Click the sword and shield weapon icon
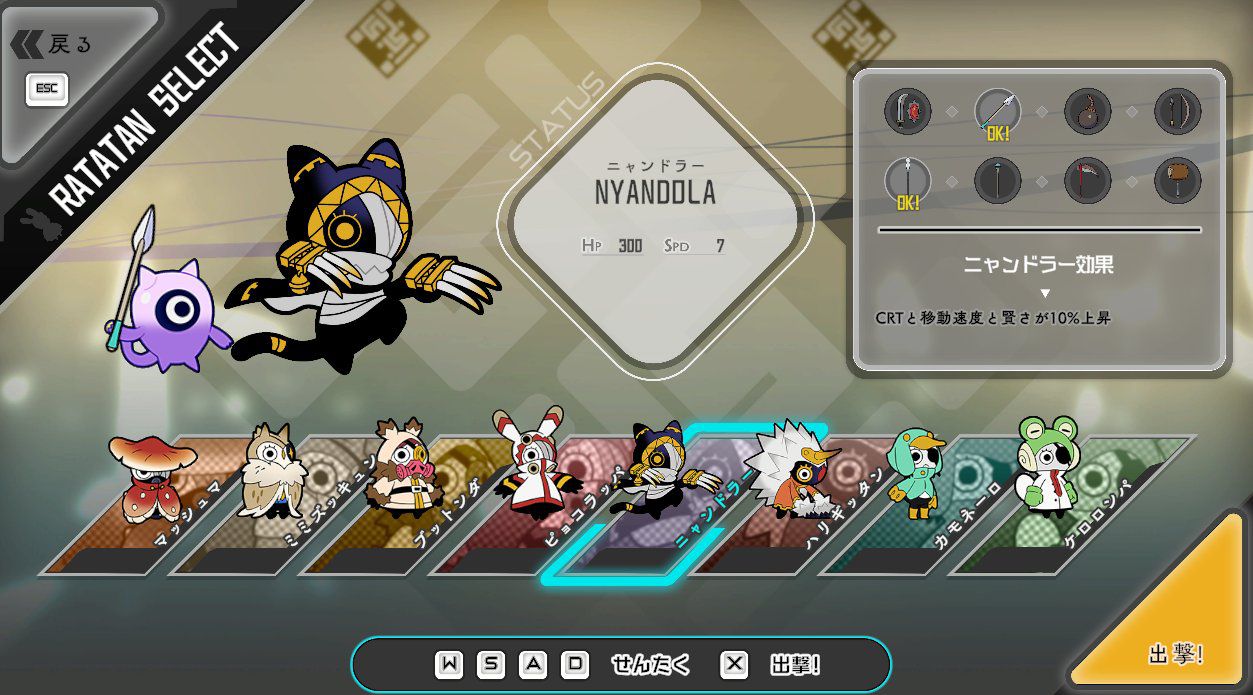The height and width of the screenshot is (695, 1253). 908,111
